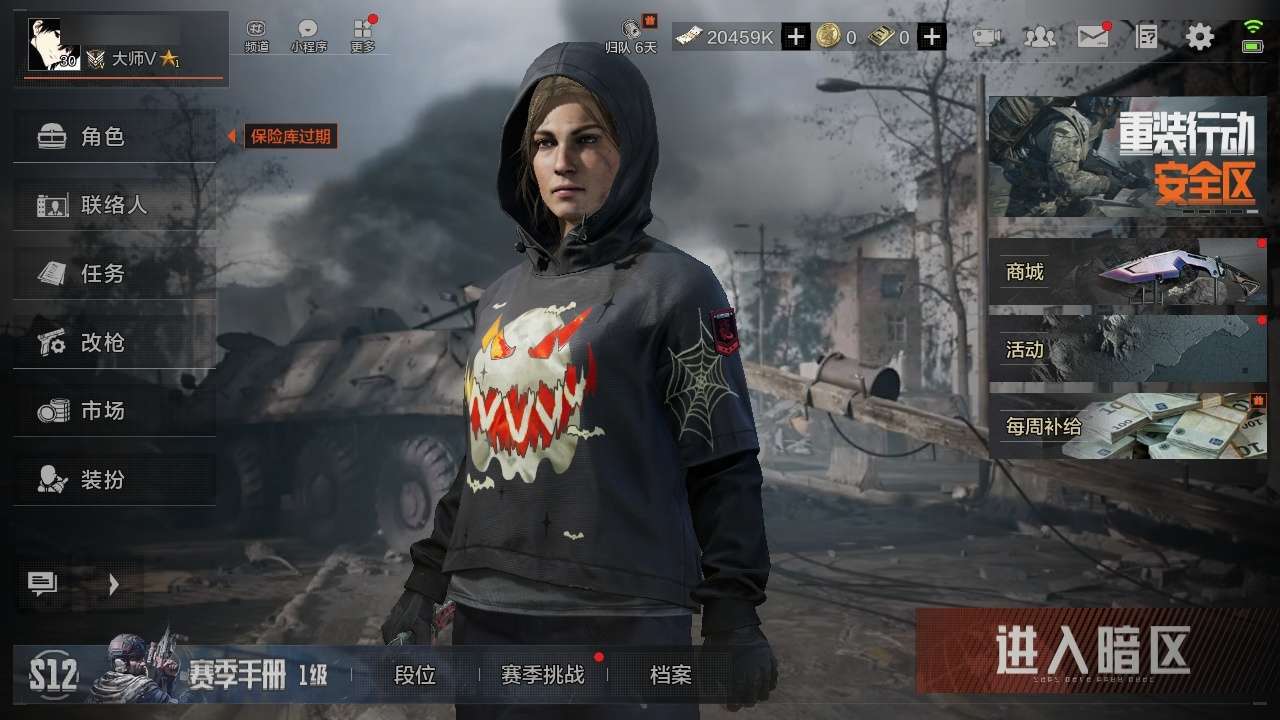The width and height of the screenshot is (1280, 720).
Task: Open the 活动 events banner
Action: pos(1127,349)
